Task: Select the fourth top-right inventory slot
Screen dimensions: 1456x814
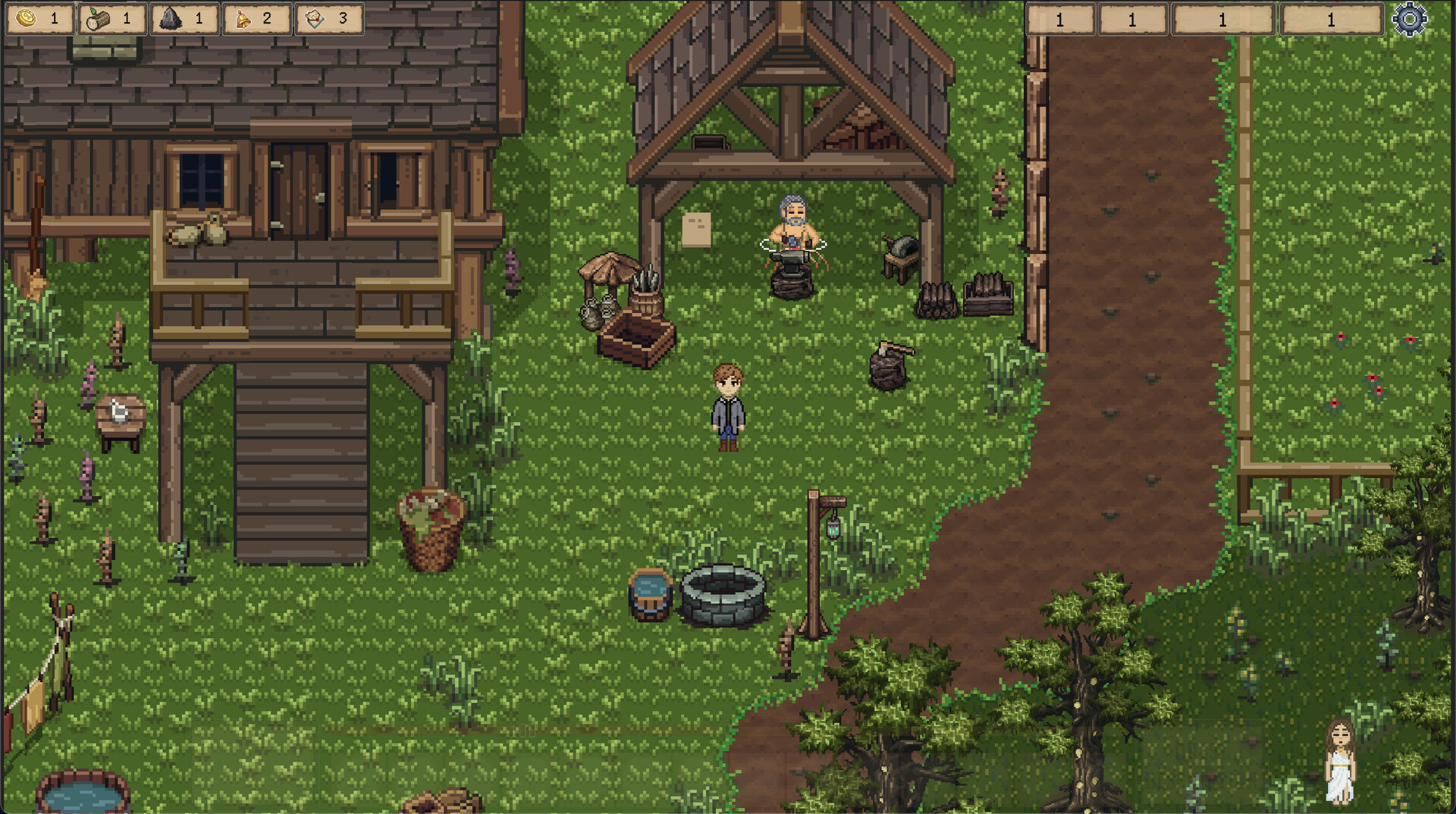Action: point(1331,20)
